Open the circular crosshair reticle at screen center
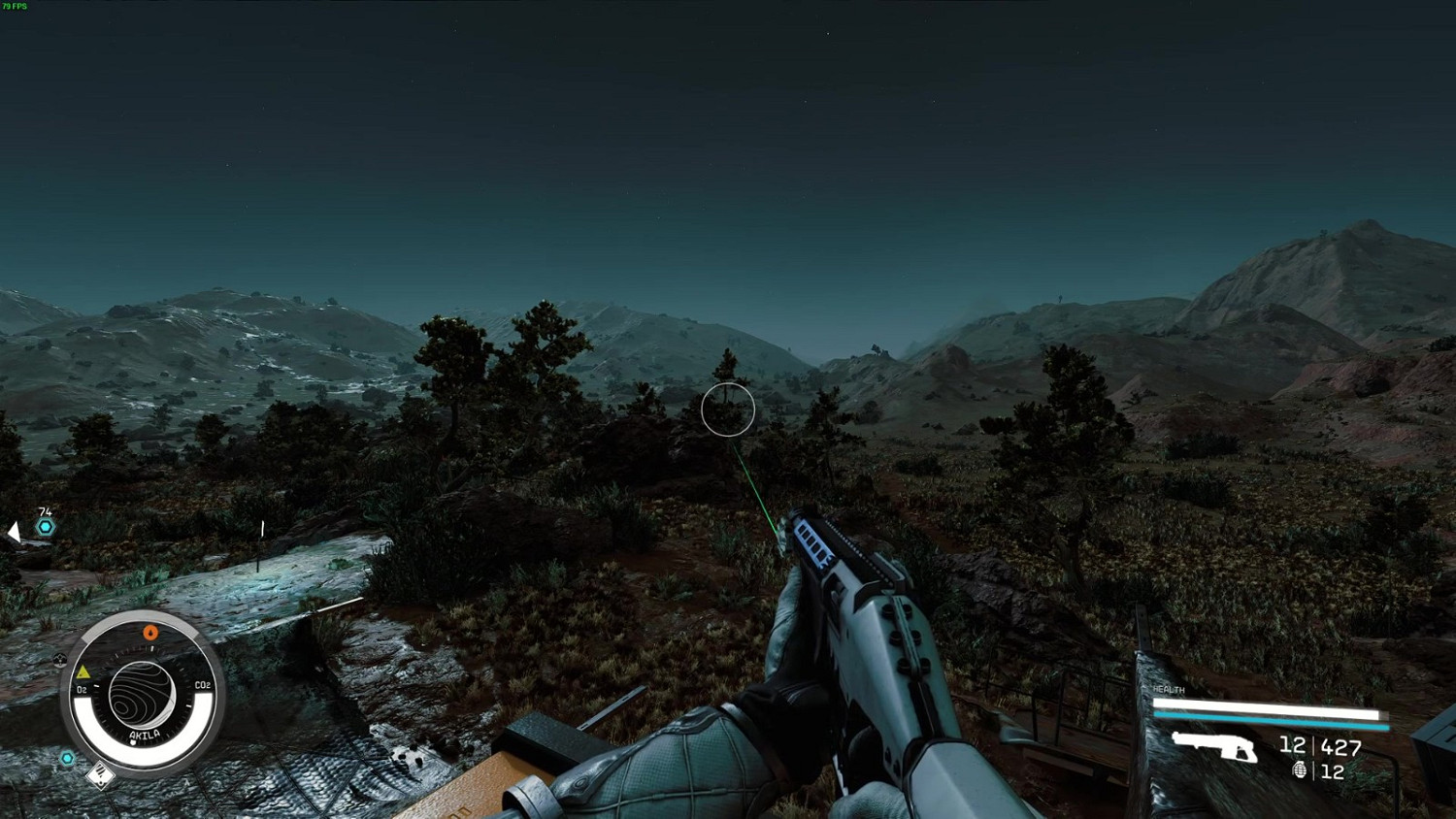The image size is (1456, 819). (728, 409)
